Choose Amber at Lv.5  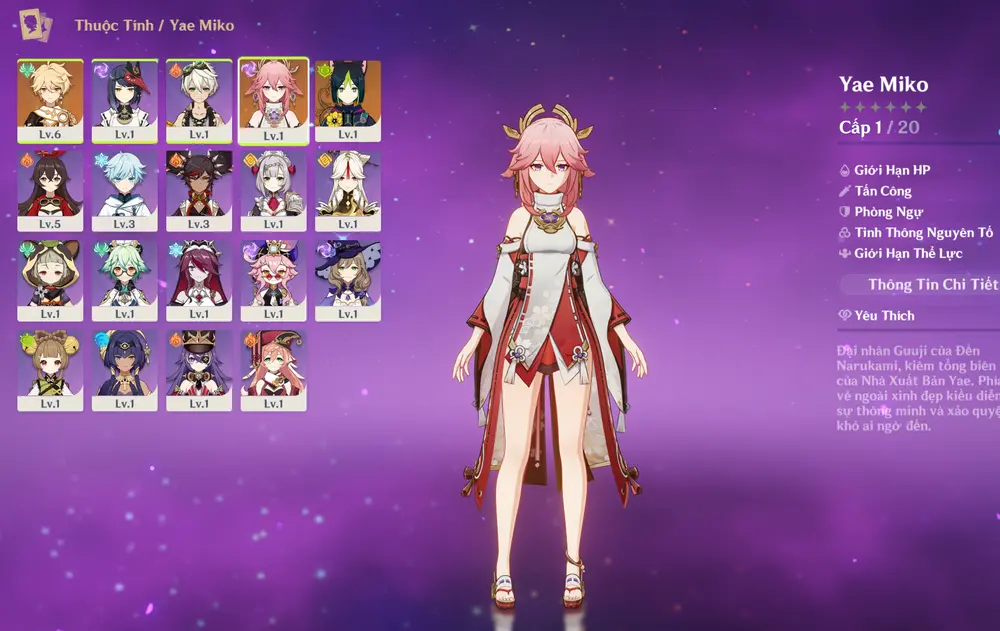pos(50,187)
